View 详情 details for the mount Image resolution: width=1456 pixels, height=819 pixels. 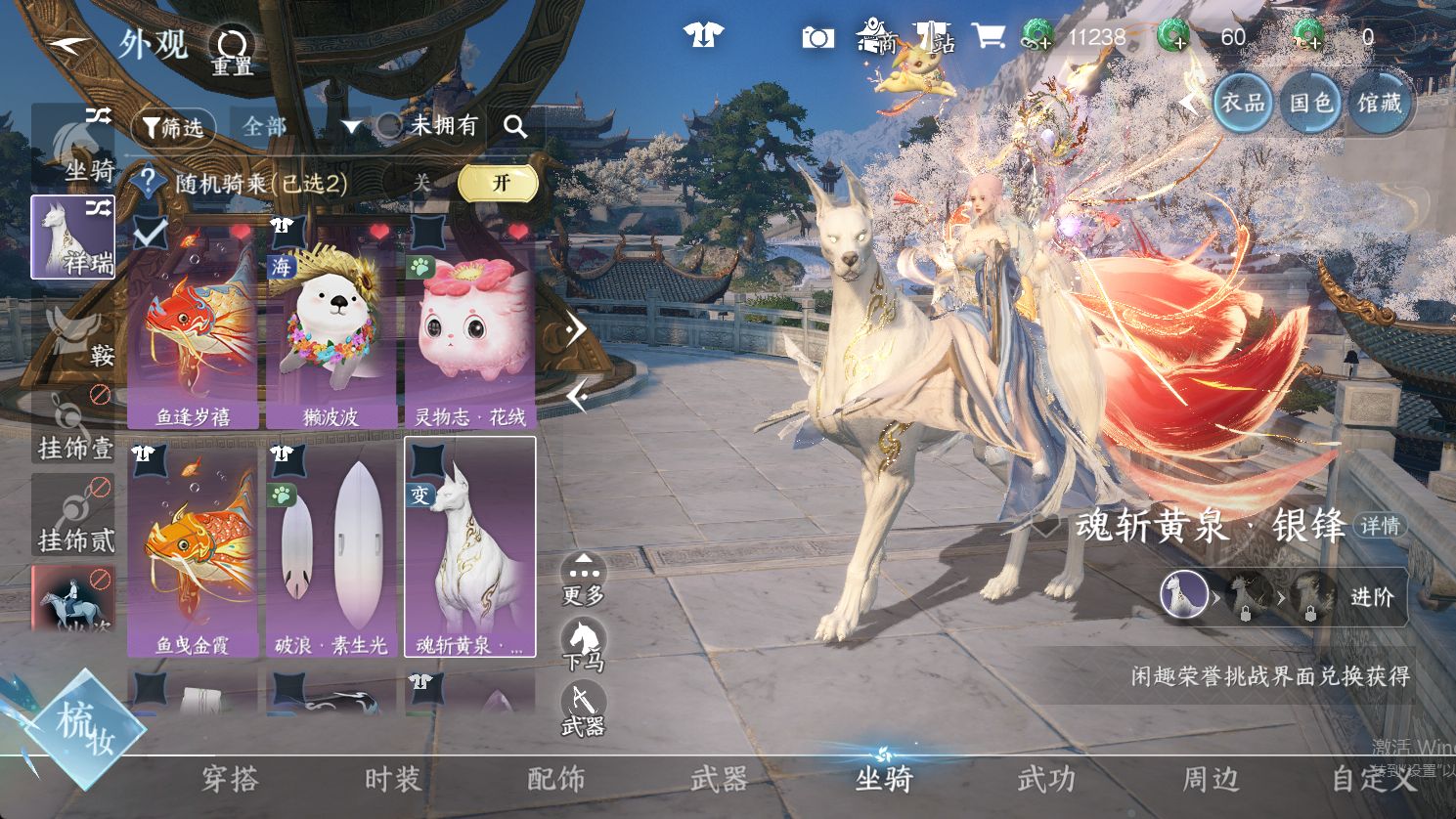[1380, 526]
